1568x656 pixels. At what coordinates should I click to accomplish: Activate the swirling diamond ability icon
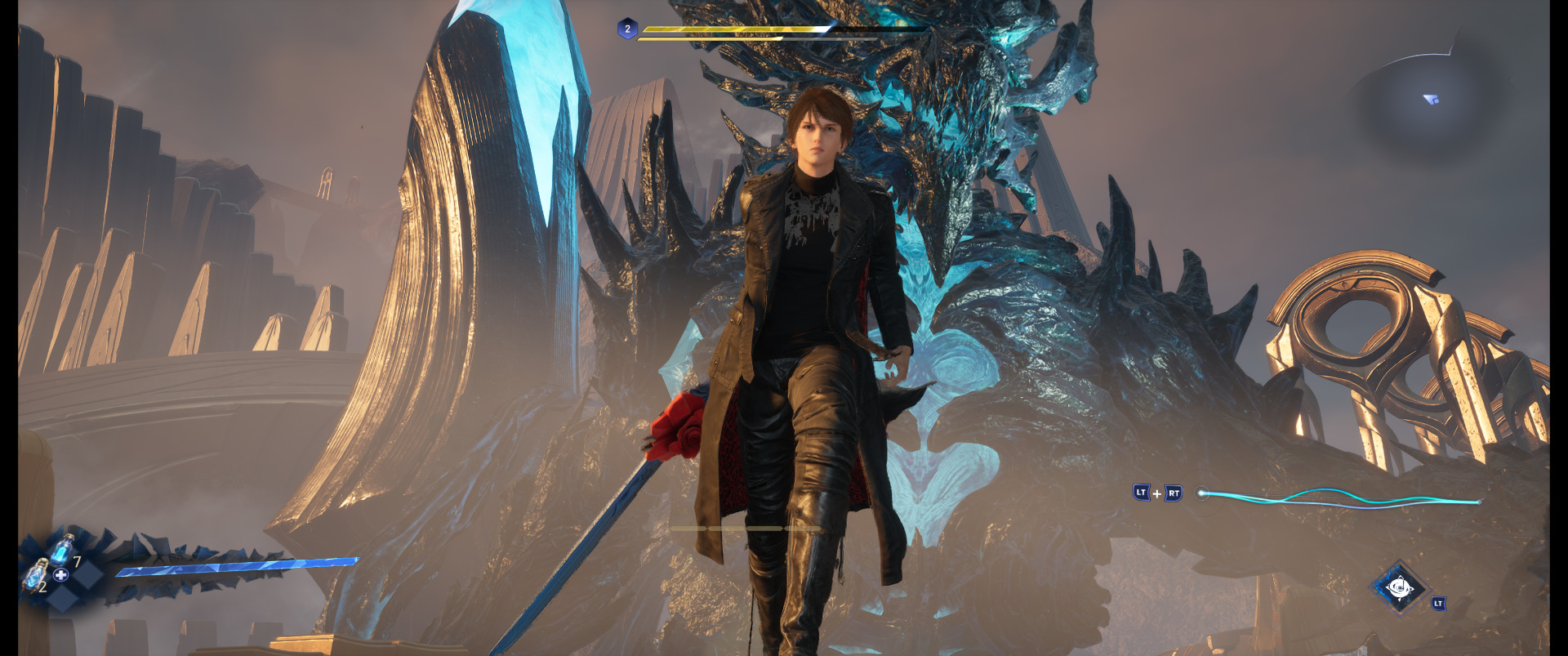1399,587
